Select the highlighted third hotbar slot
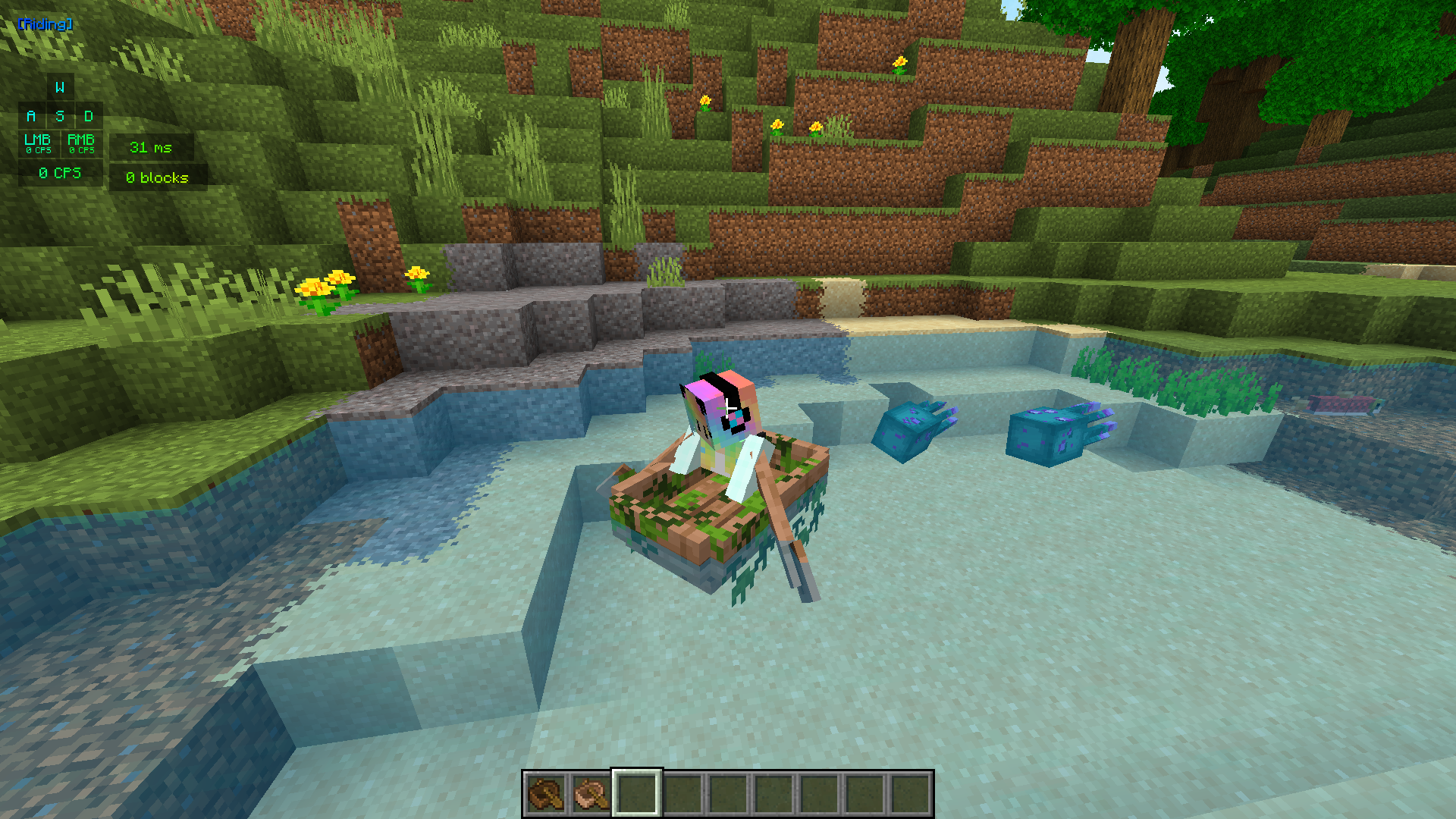 tap(635, 791)
